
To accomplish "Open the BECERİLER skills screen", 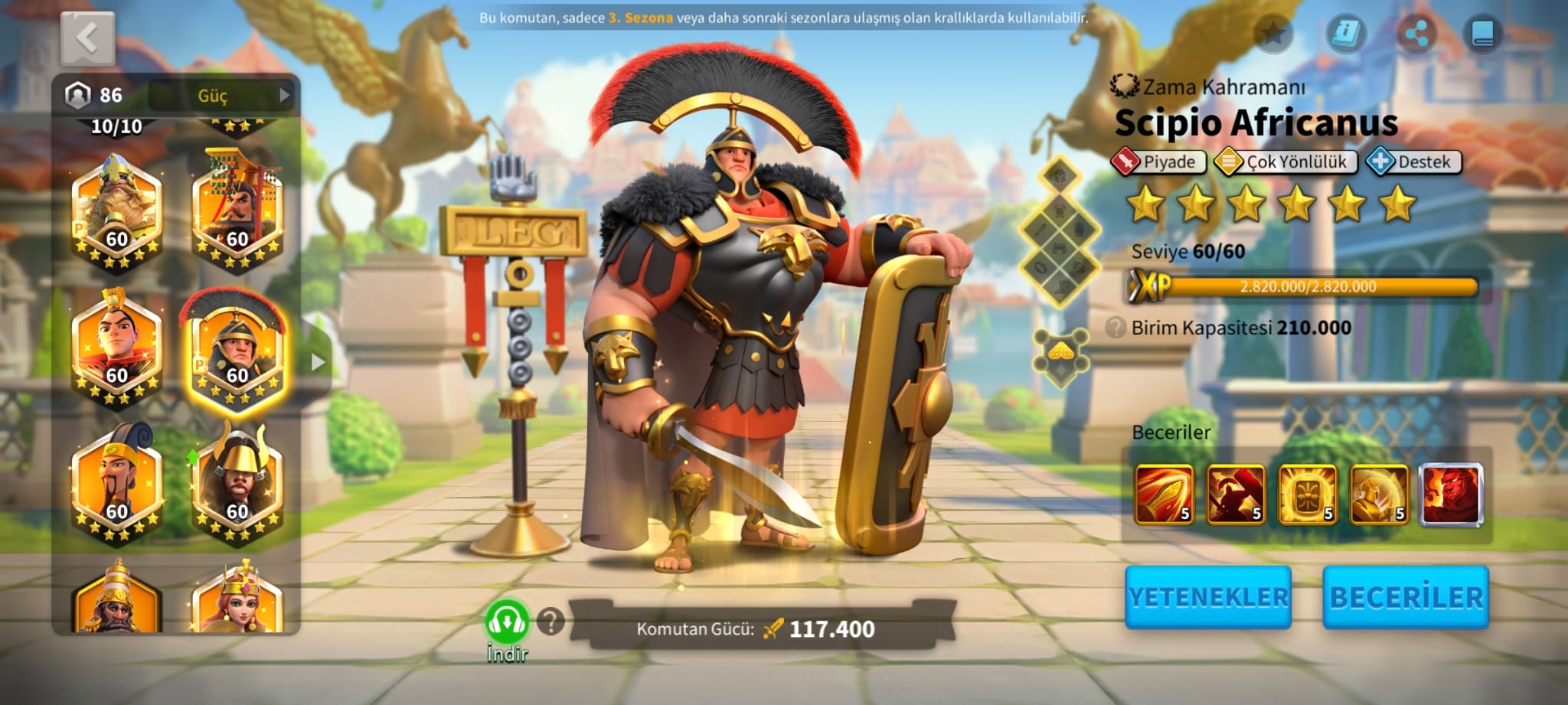I will [1406, 597].
